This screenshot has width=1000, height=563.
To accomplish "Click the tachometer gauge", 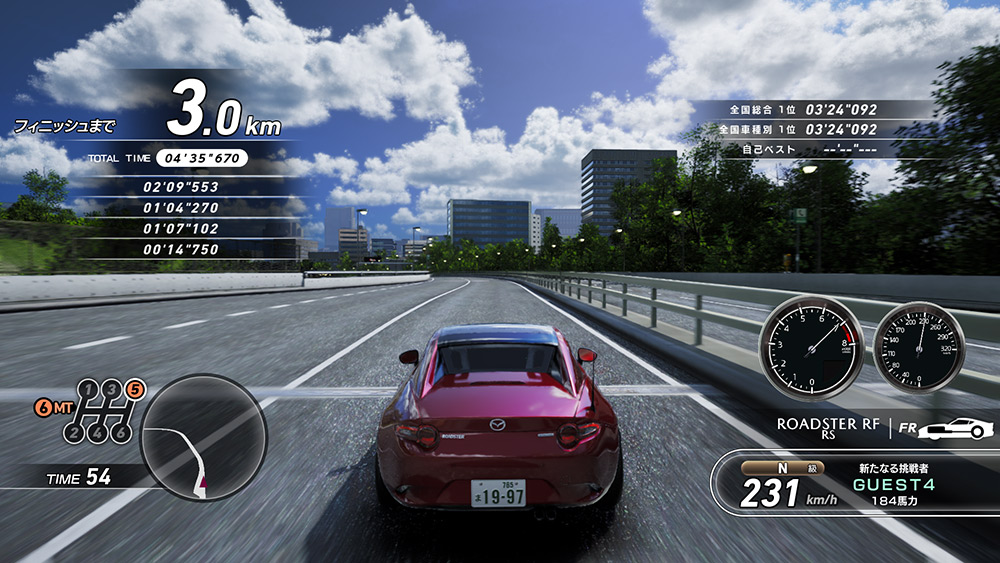I will 812,347.
